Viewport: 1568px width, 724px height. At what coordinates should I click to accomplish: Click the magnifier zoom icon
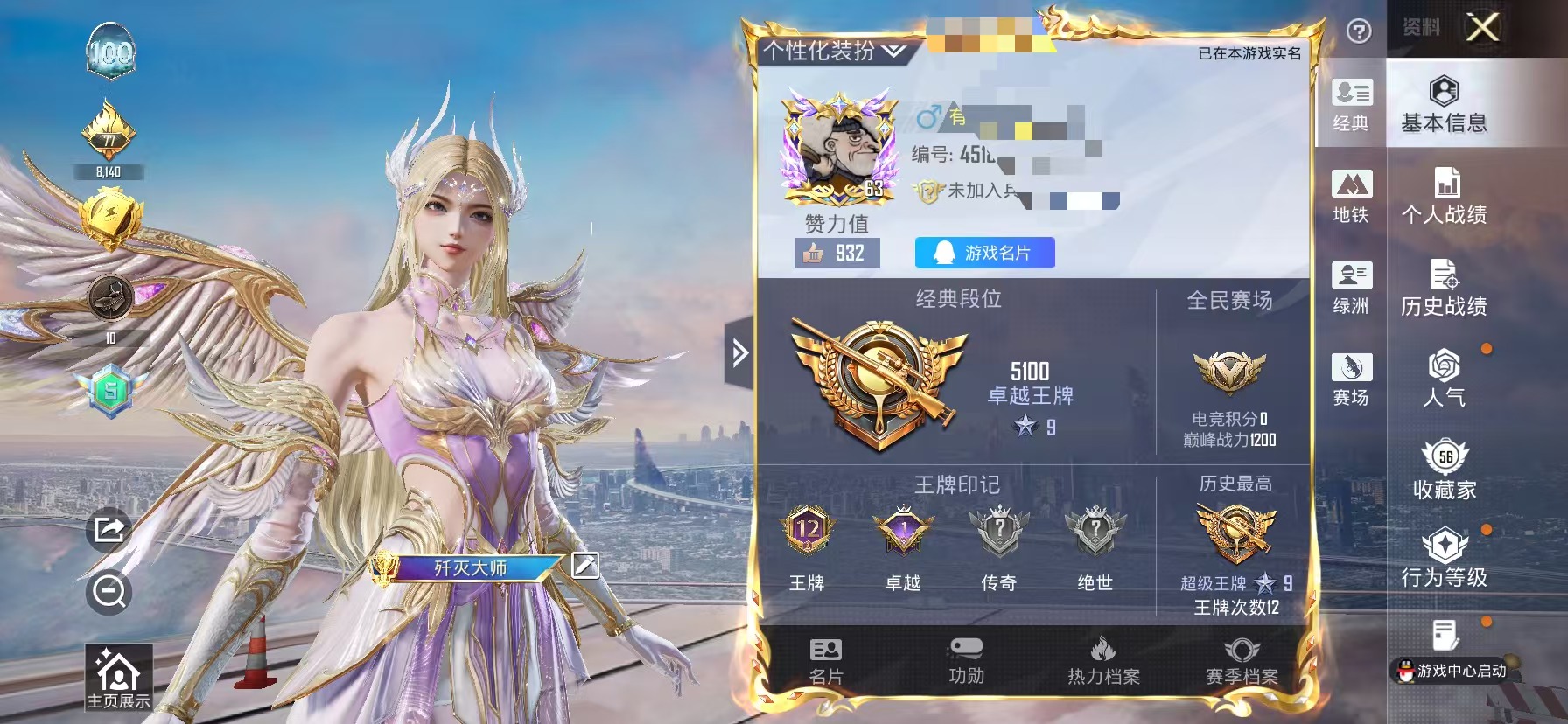108,591
